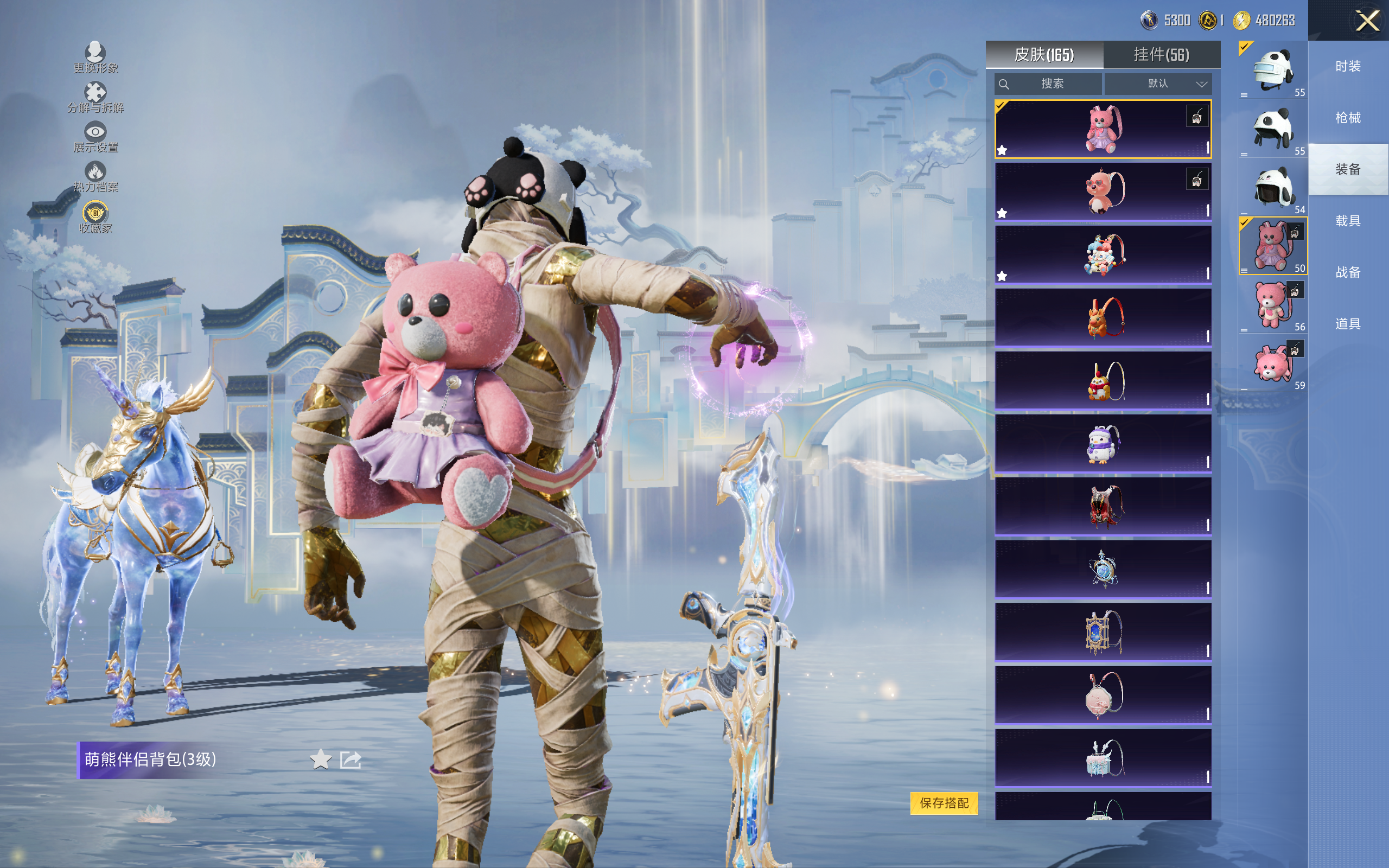This screenshot has height=868, width=1389.
Task: Pick the pink bear with sunglasses backpack
Action: [x=1103, y=191]
